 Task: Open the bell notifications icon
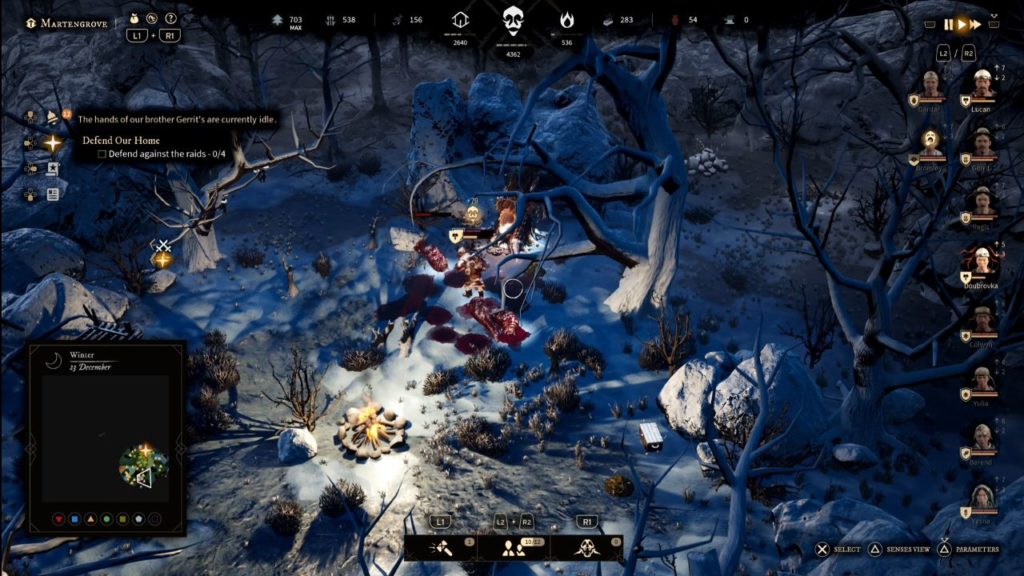tap(52, 117)
